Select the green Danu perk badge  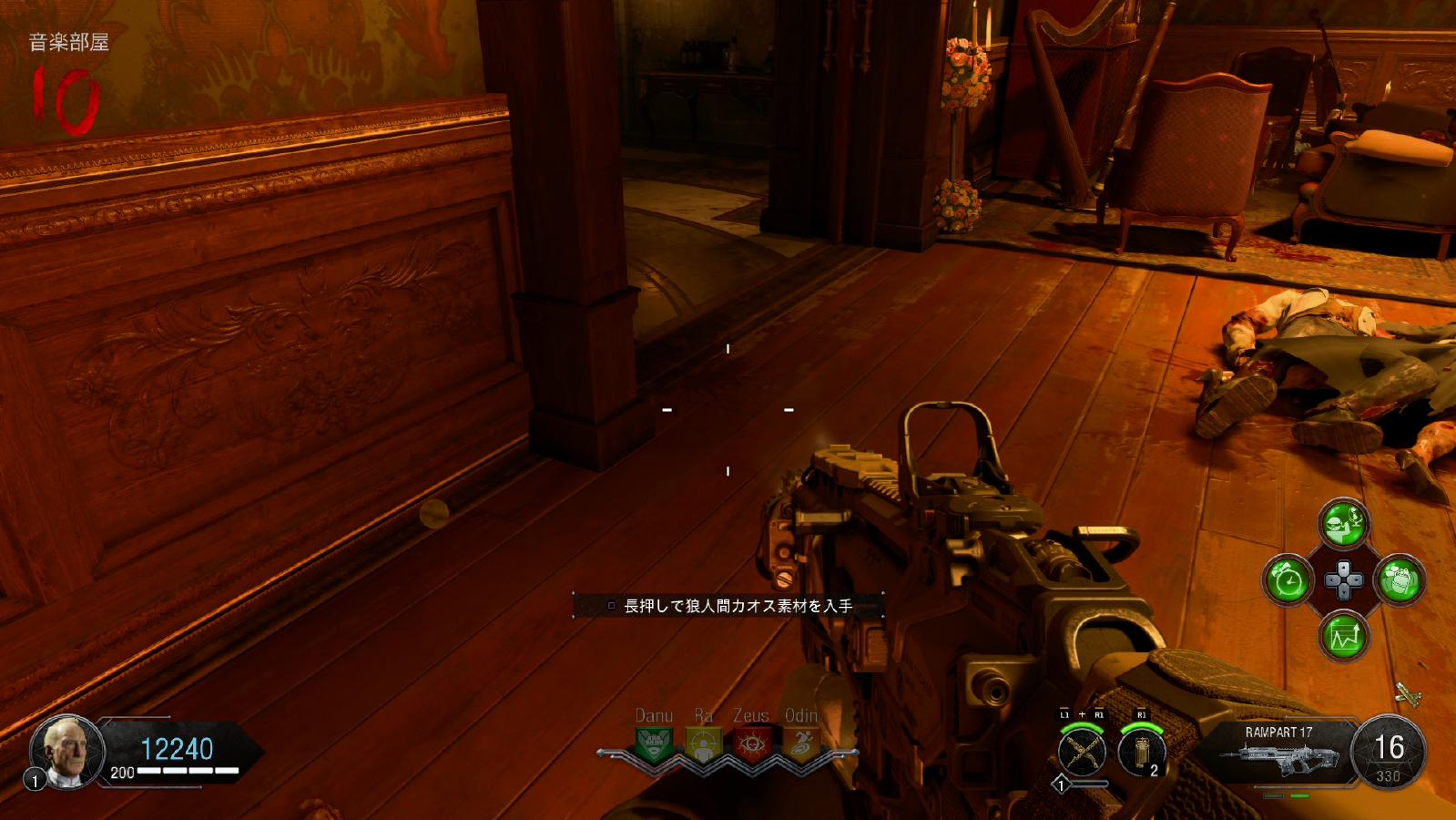653,743
